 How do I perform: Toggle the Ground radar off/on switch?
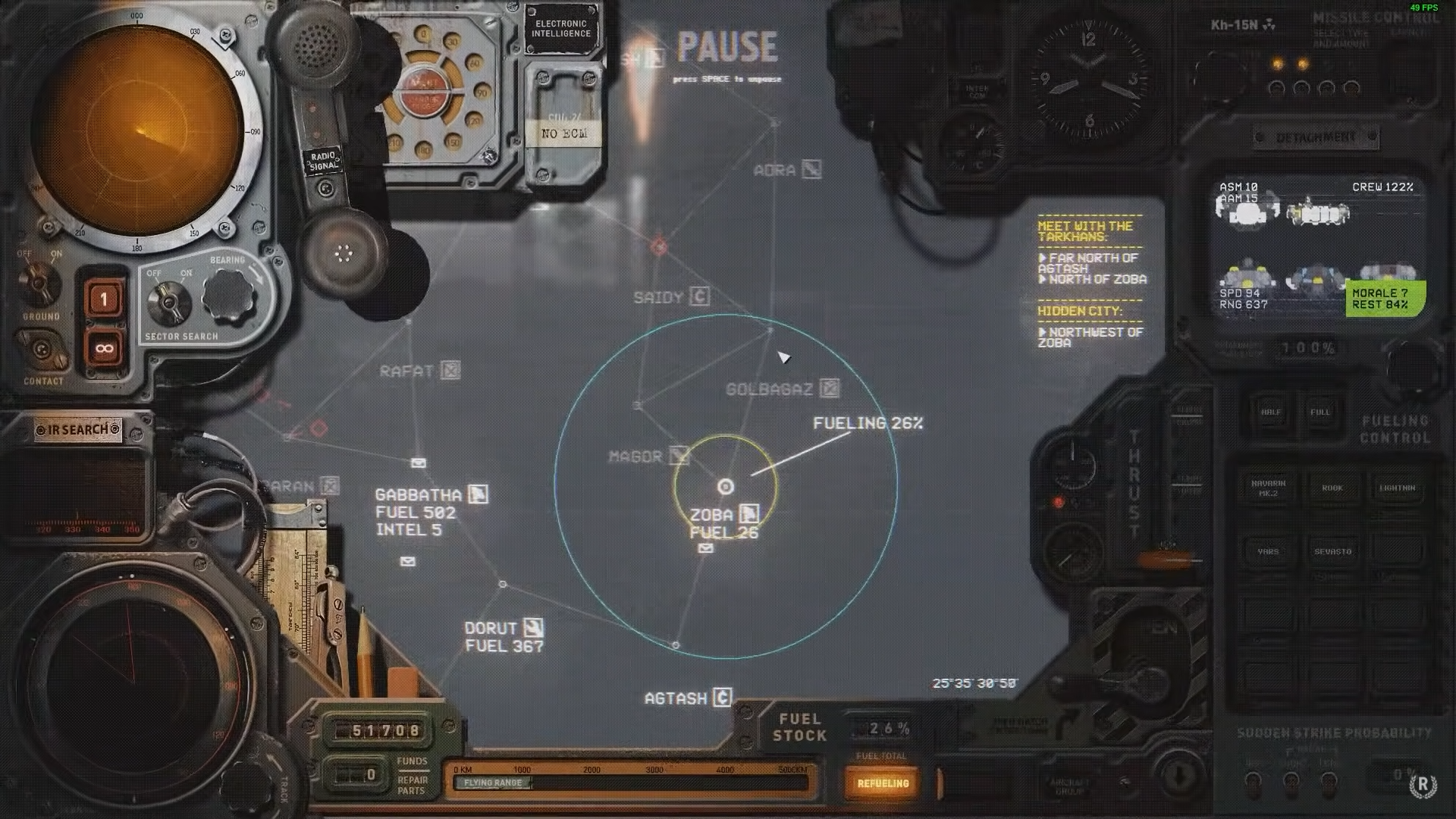point(39,282)
